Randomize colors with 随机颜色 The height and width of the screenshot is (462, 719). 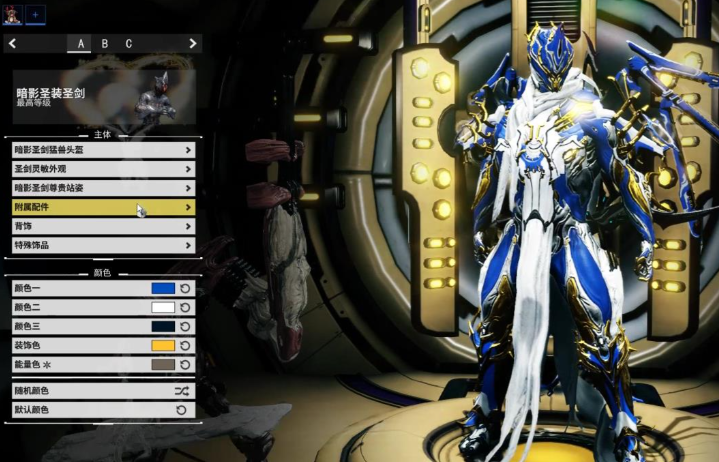103,391
